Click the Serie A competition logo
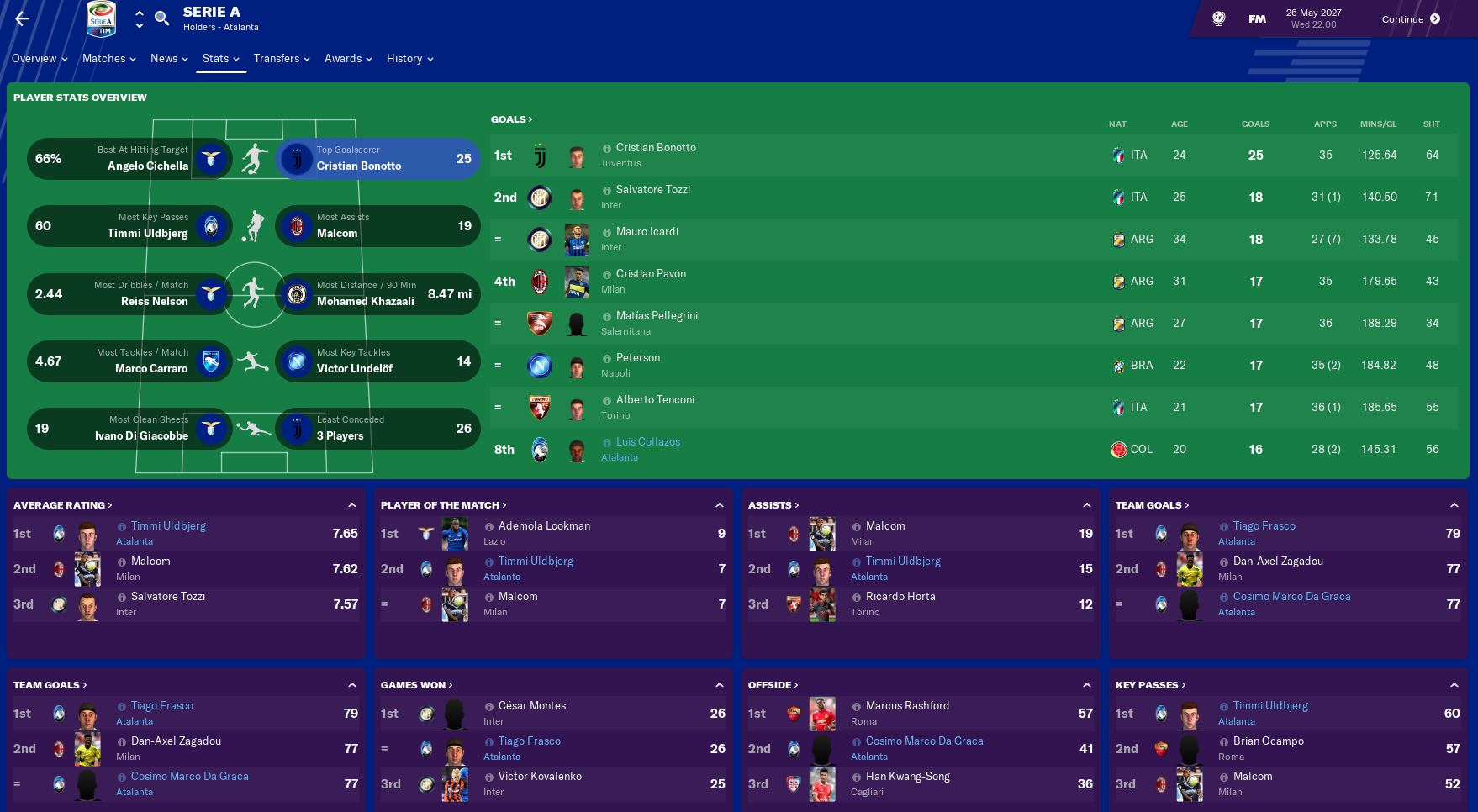Image resolution: width=1478 pixels, height=812 pixels. (101, 18)
